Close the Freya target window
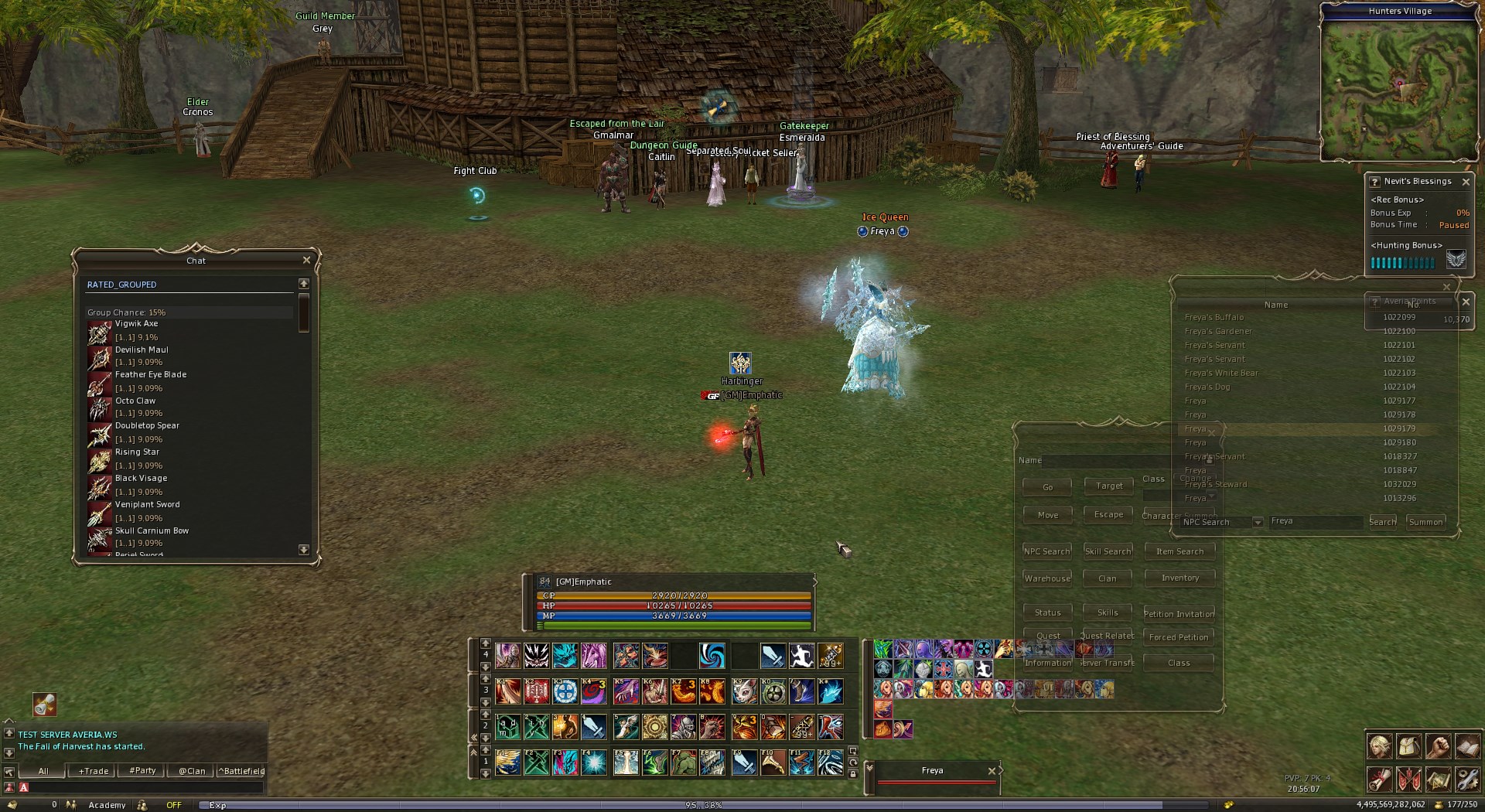The height and width of the screenshot is (812, 1485). (992, 771)
